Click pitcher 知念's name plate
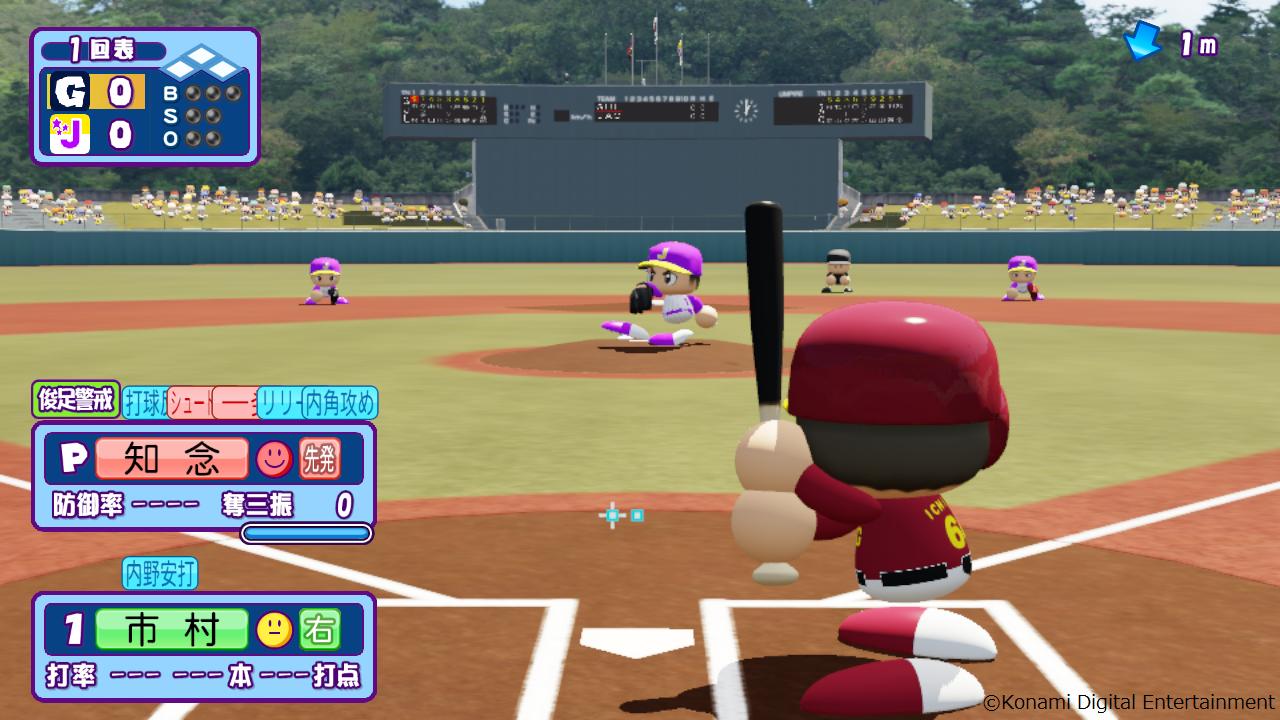 (172, 458)
